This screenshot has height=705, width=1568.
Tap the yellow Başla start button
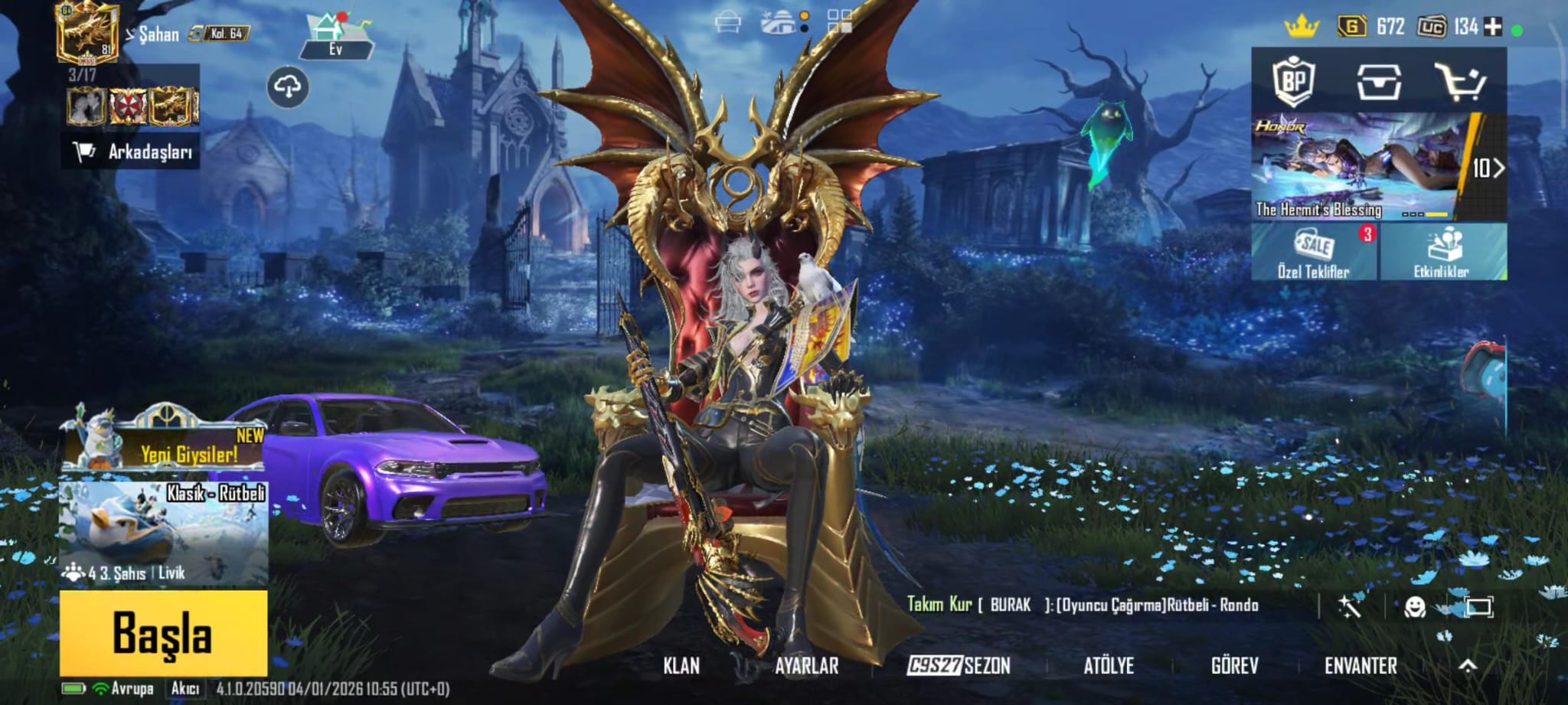[163, 633]
